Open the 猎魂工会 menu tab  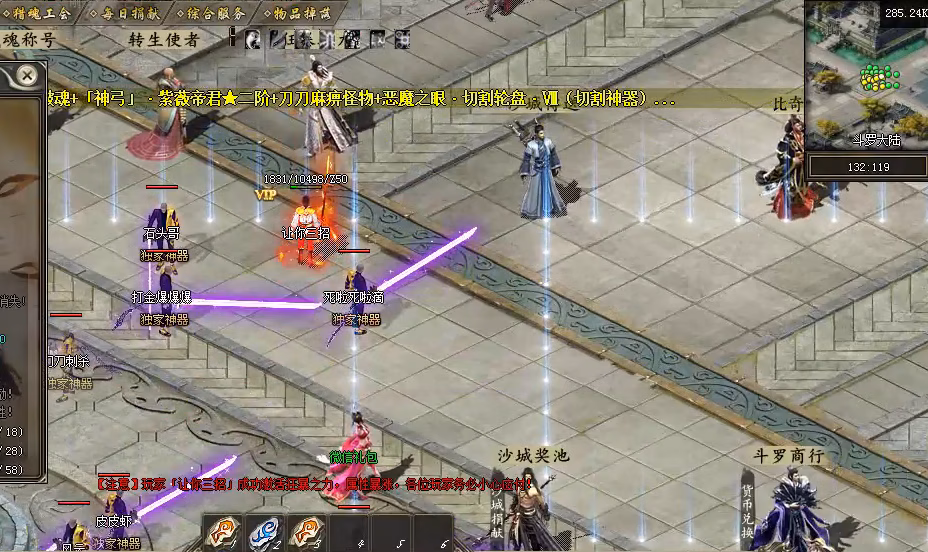click(x=41, y=12)
